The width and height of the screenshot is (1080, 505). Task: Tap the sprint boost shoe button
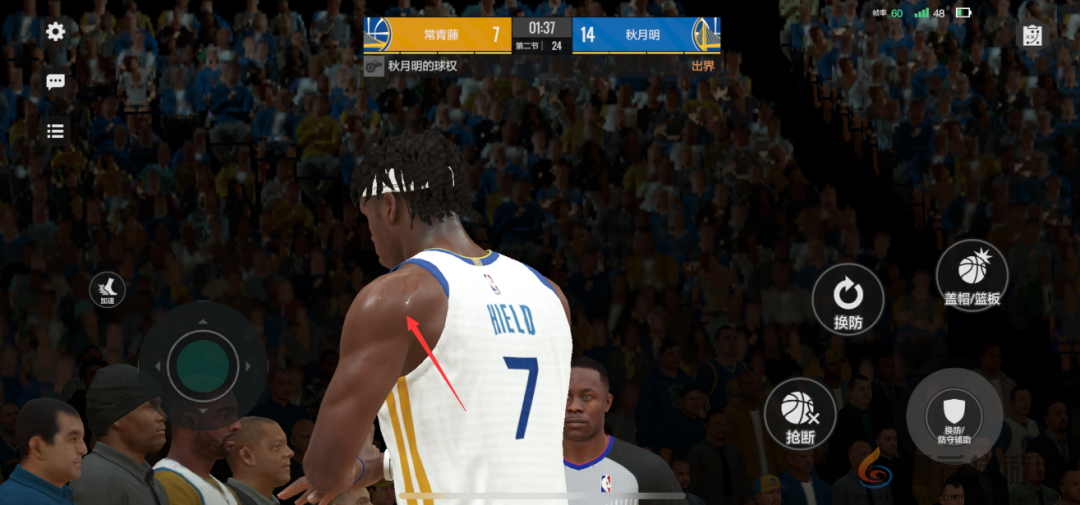107,290
